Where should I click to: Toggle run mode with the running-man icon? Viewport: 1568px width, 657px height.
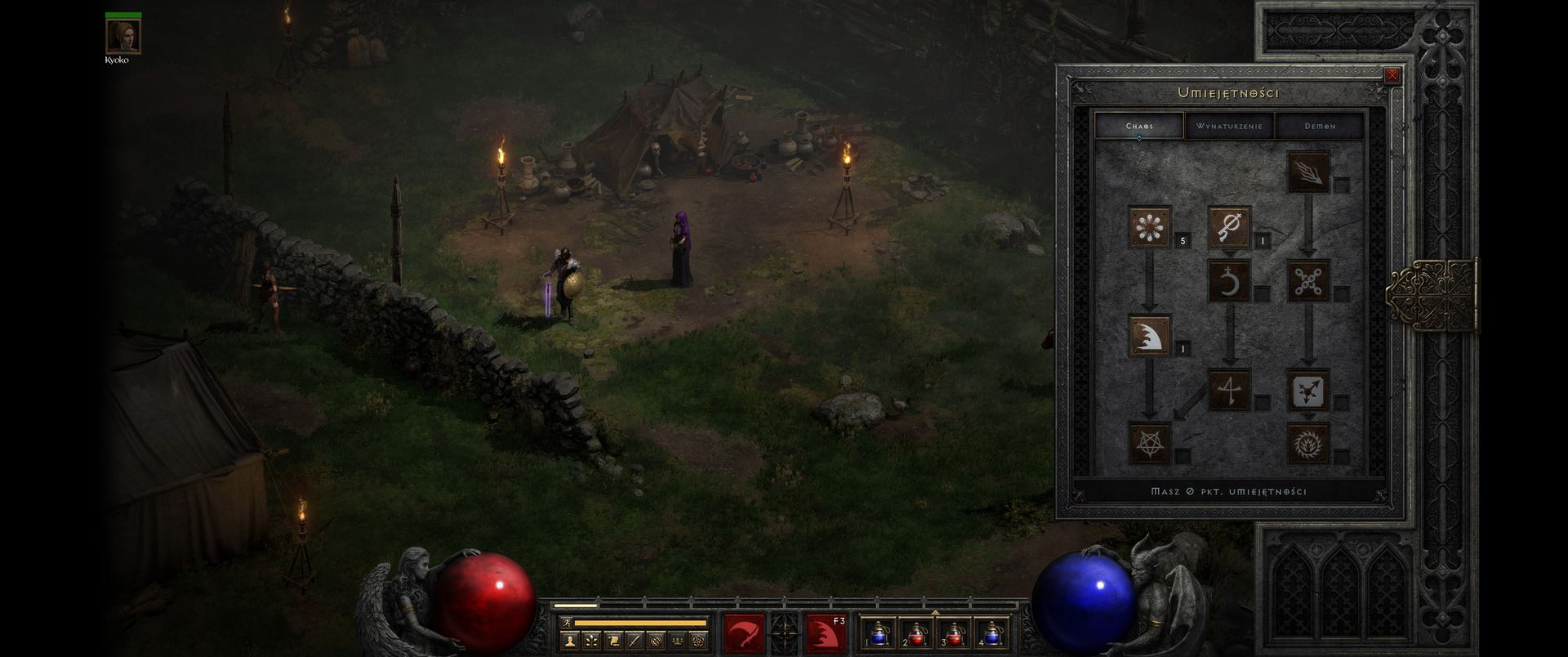click(566, 623)
